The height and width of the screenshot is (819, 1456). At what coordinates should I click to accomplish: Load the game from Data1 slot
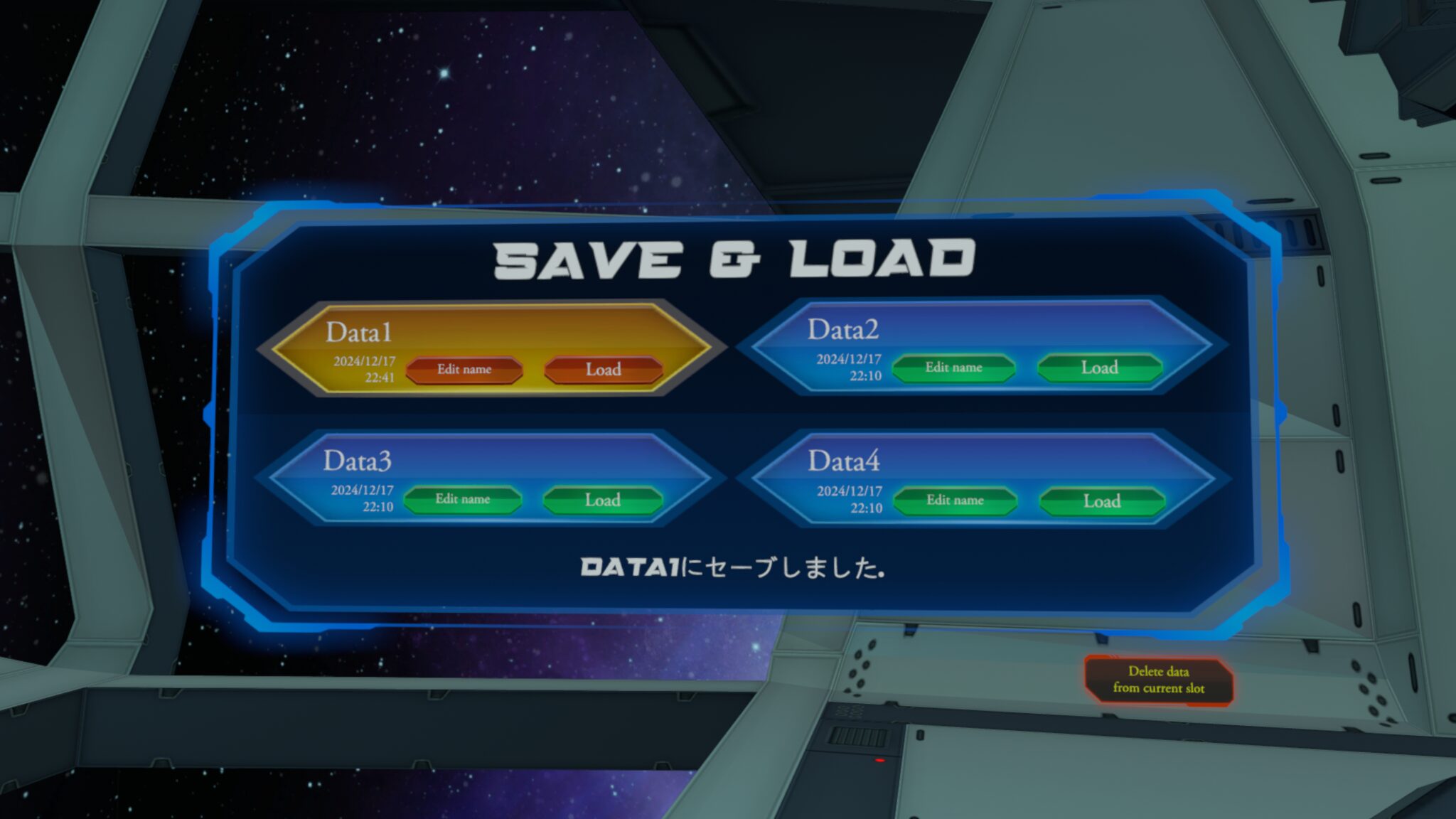click(x=604, y=370)
